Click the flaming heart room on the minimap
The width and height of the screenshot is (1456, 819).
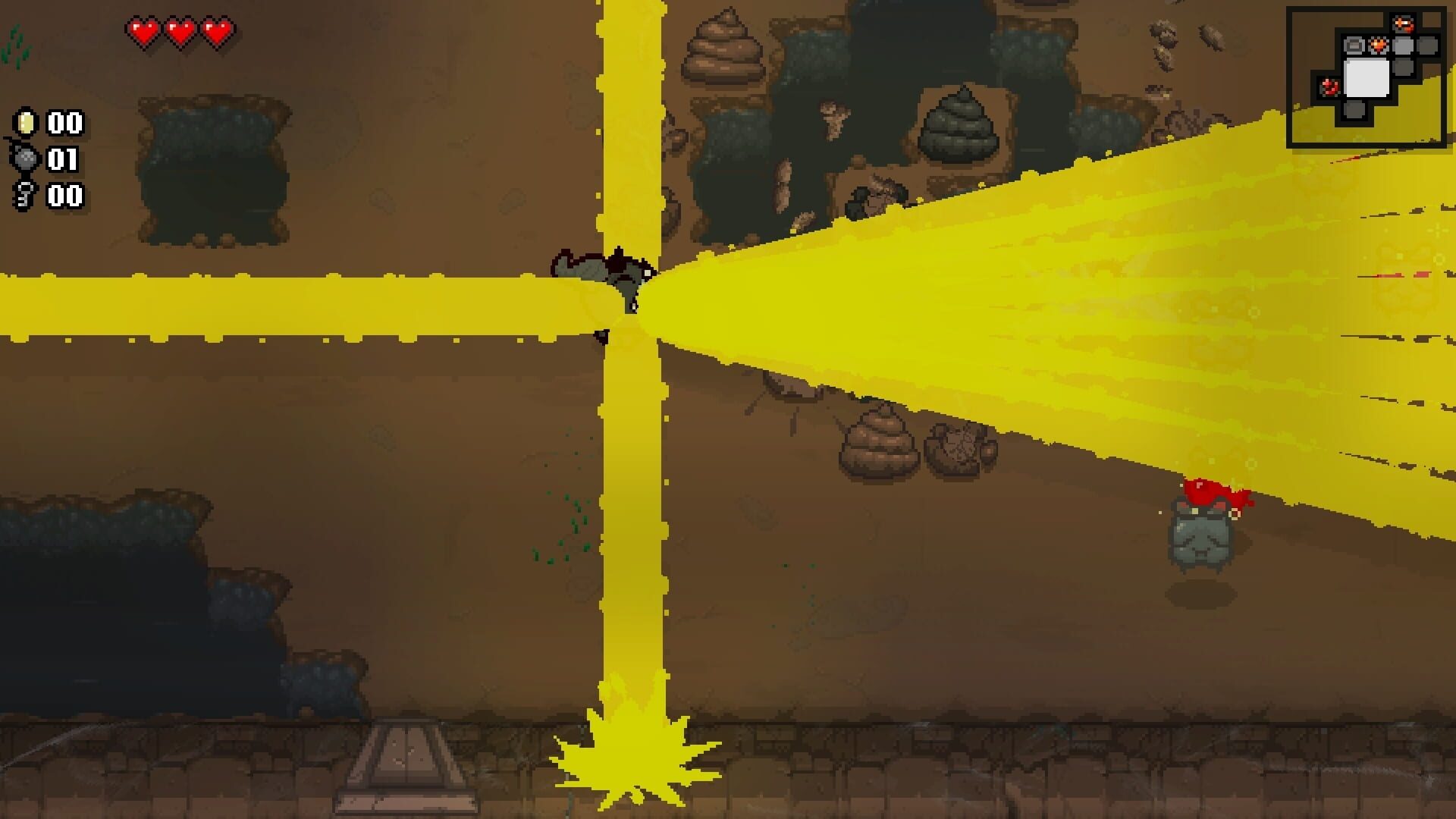click(1378, 45)
